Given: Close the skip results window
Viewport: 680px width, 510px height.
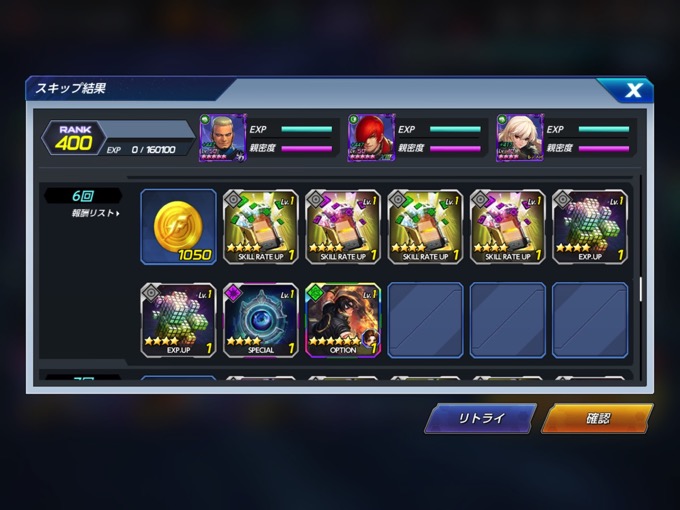Looking at the screenshot, I should click(632, 91).
